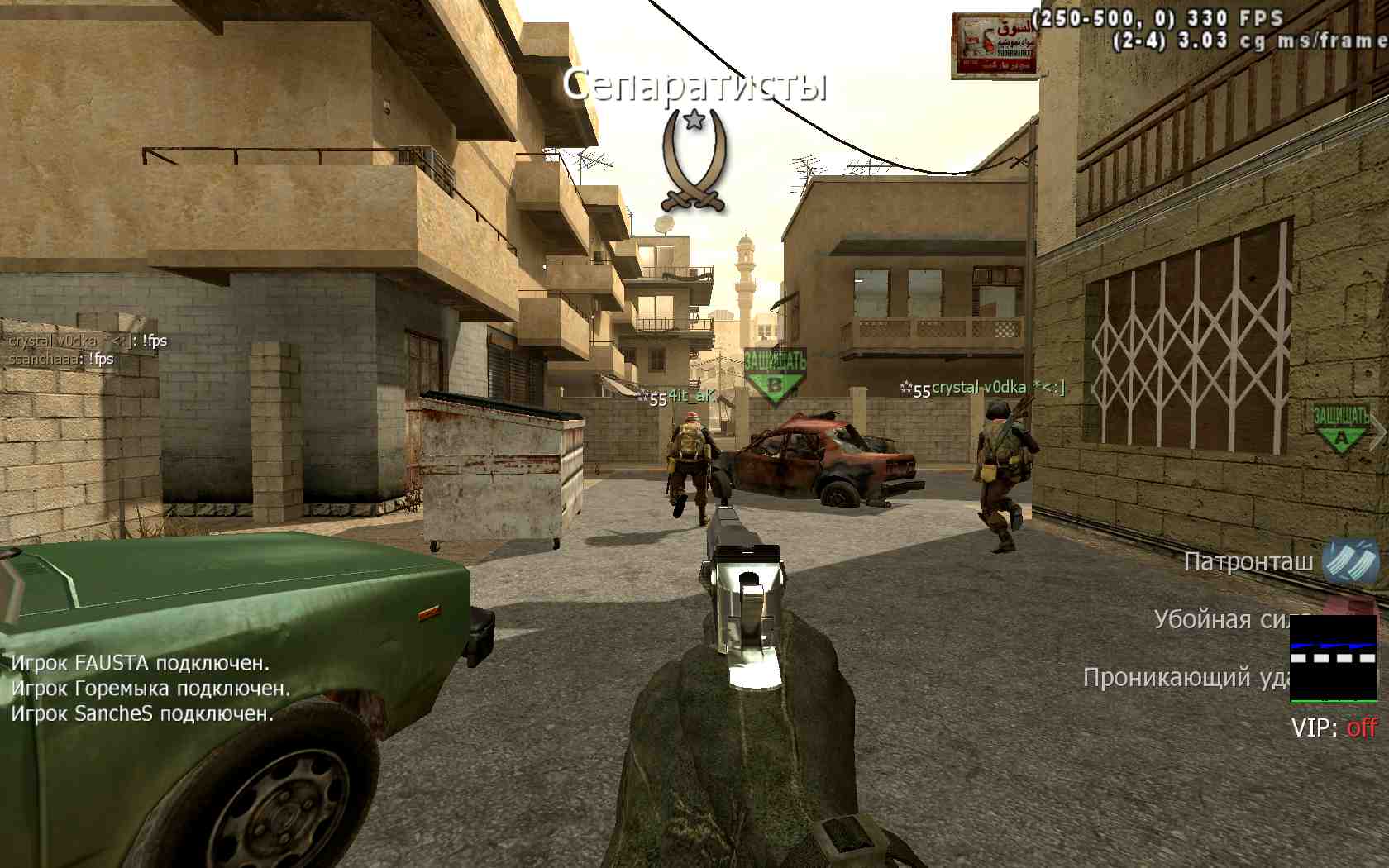Viewport: 1389px width, 868px height.
Task: Click the black lagometer graph
Action: click(x=1333, y=658)
